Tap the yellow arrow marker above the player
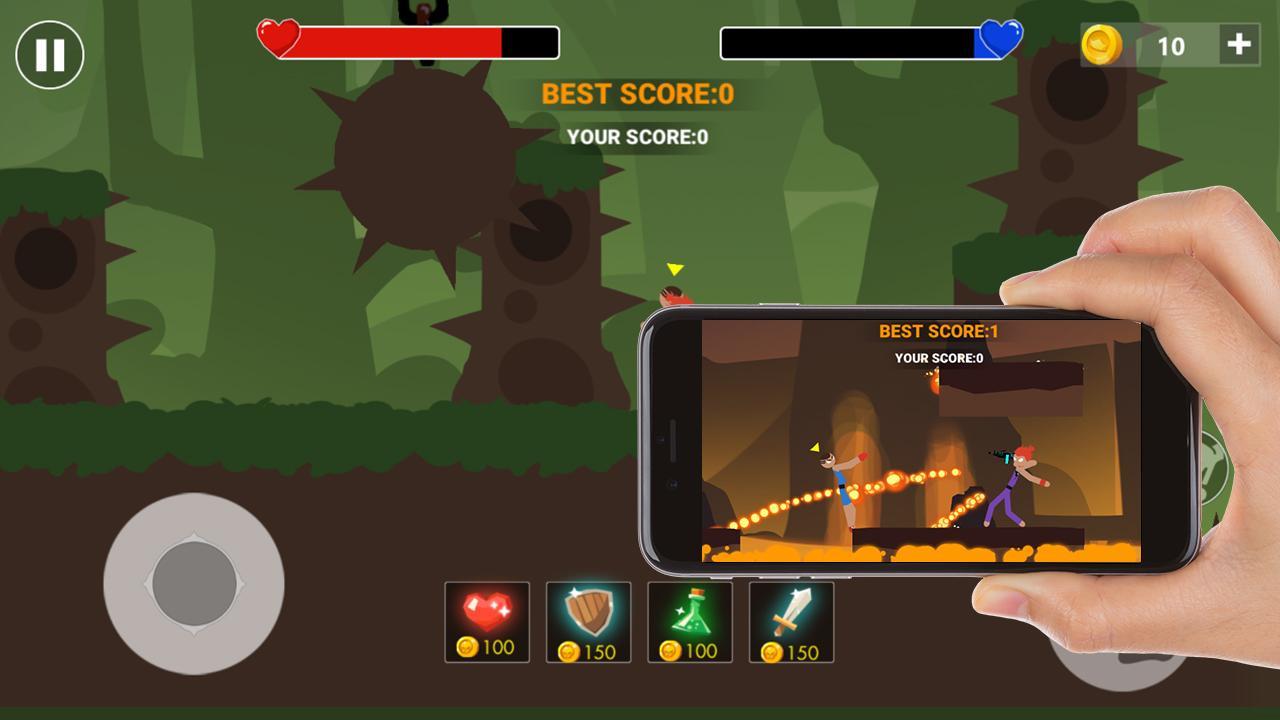 675,268
